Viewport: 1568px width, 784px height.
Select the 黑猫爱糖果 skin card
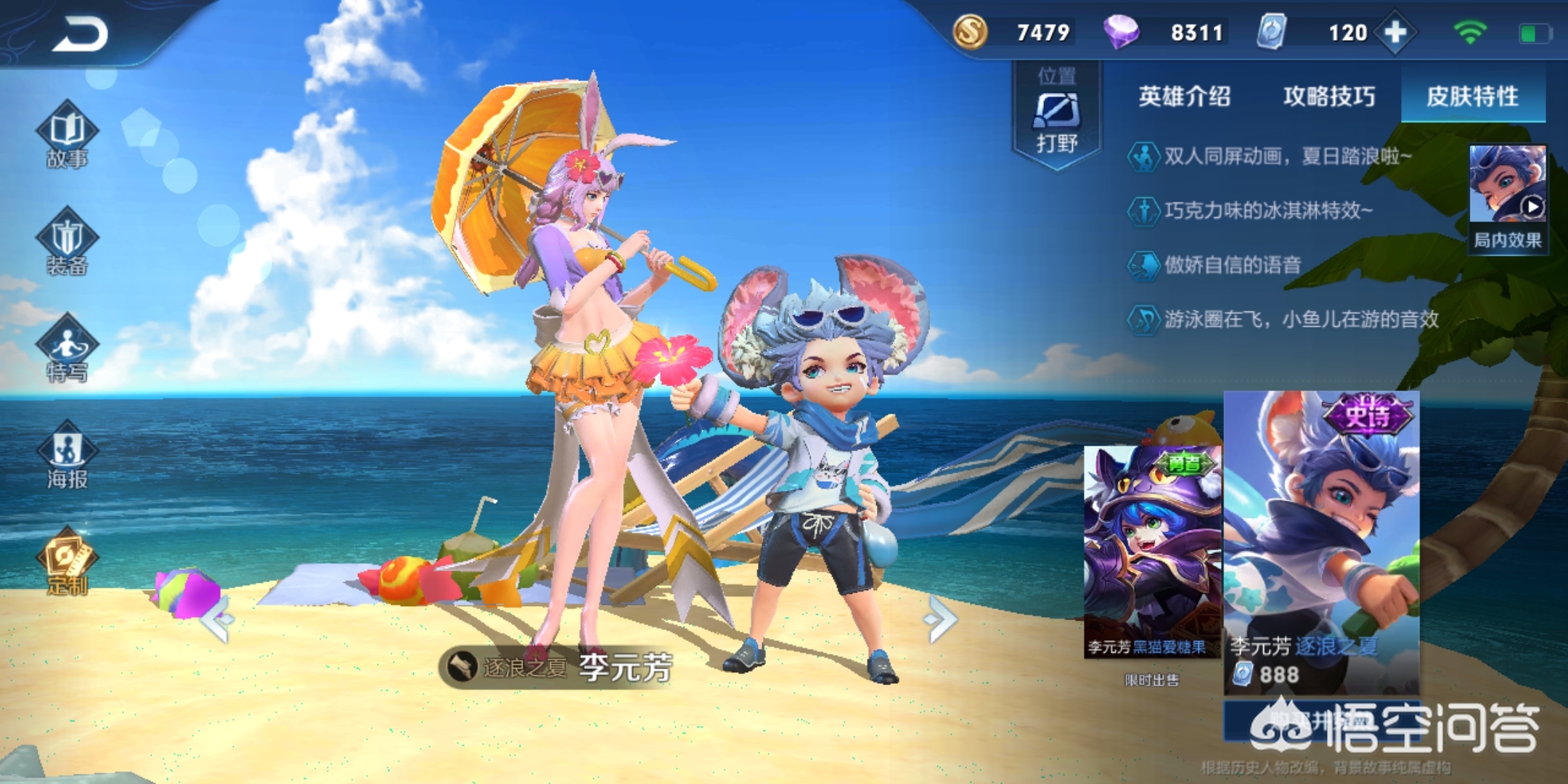tap(1151, 552)
